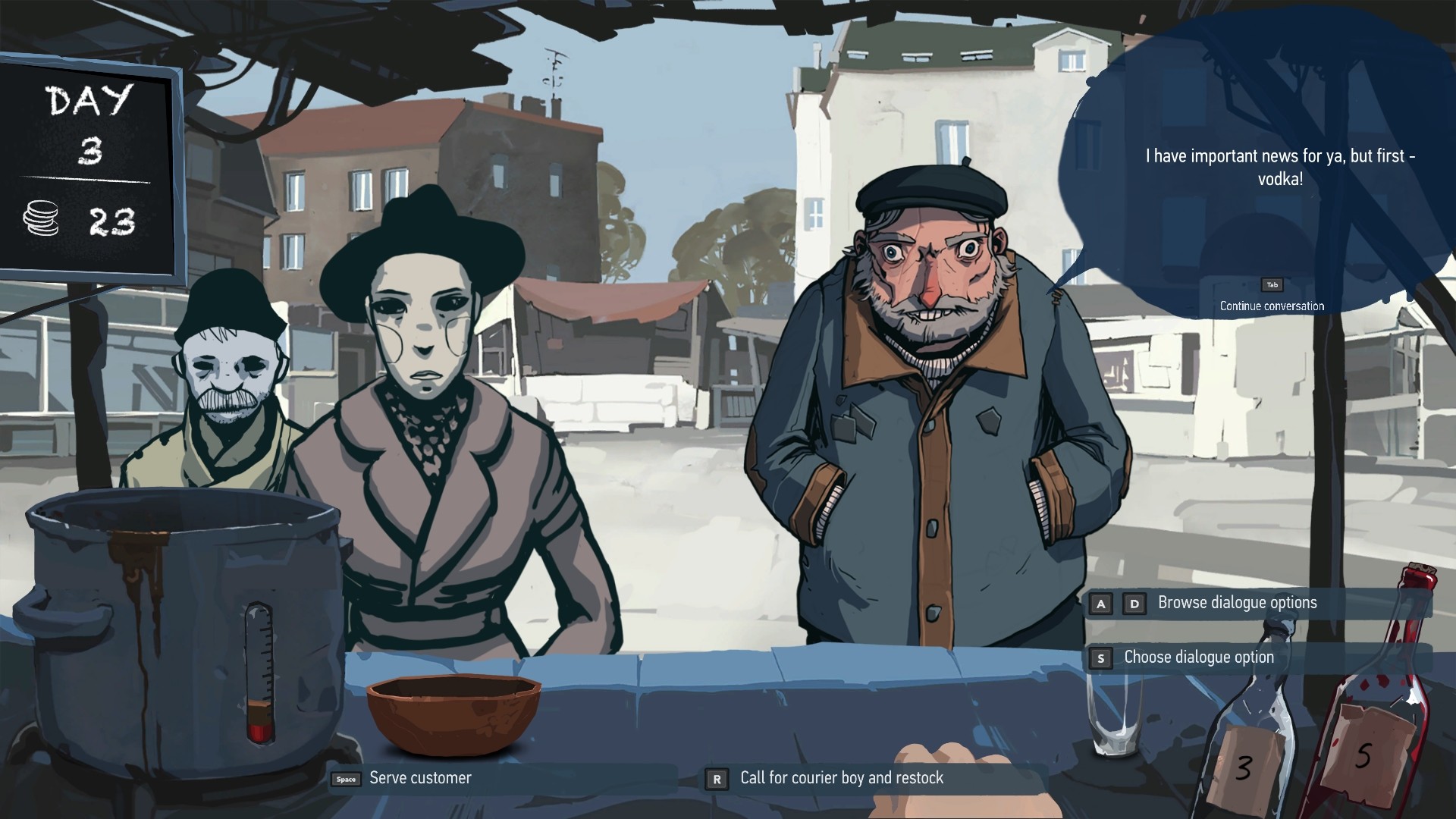The height and width of the screenshot is (819, 1456).
Task: Click Serve customer
Action: (419, 777)
